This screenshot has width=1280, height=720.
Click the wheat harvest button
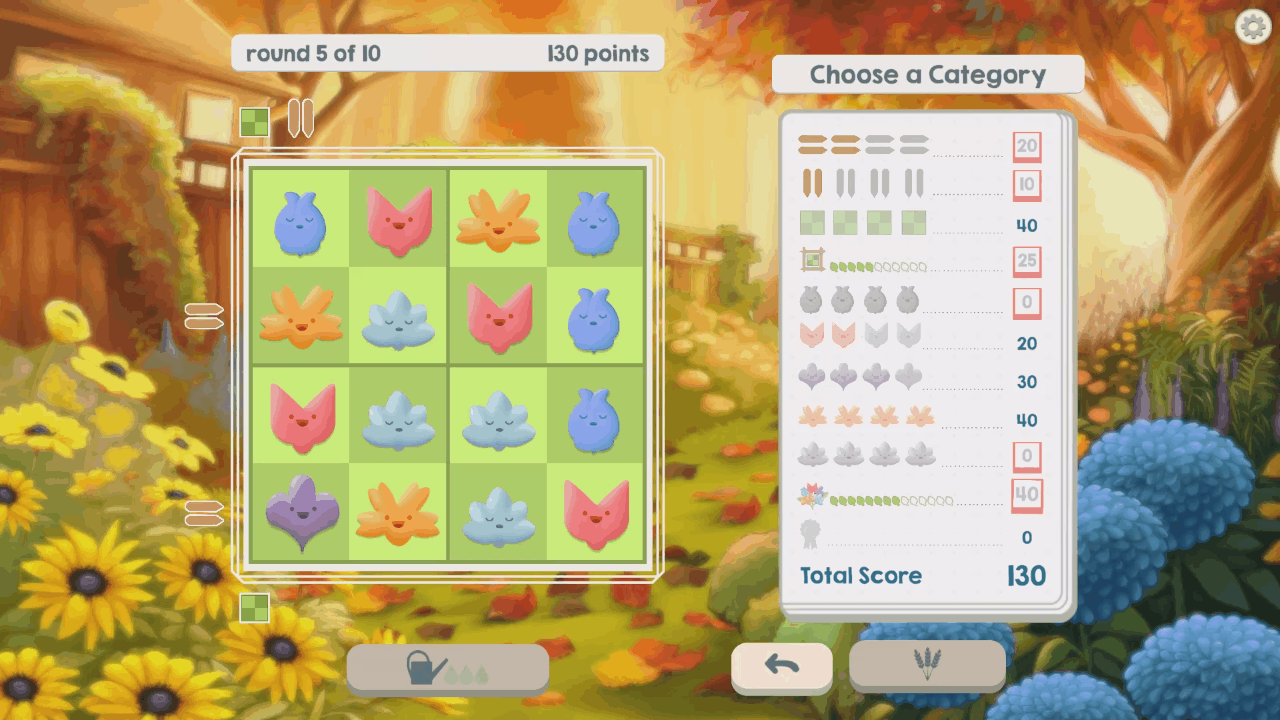[x=927, y=664]
